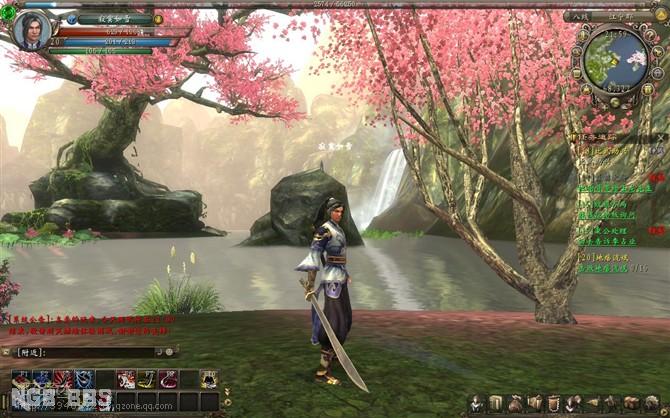
Task: Activate the golden hook skill icon
Action: coord(146,379)
